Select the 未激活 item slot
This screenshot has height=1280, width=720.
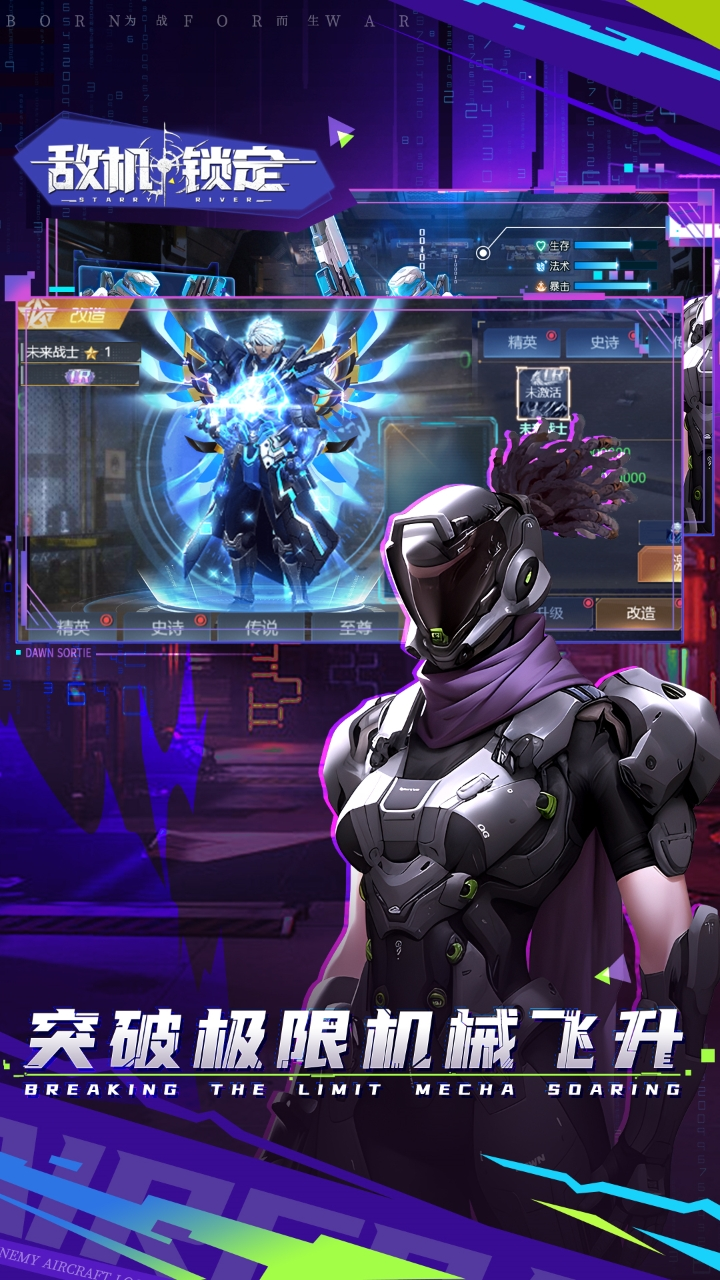543,393
